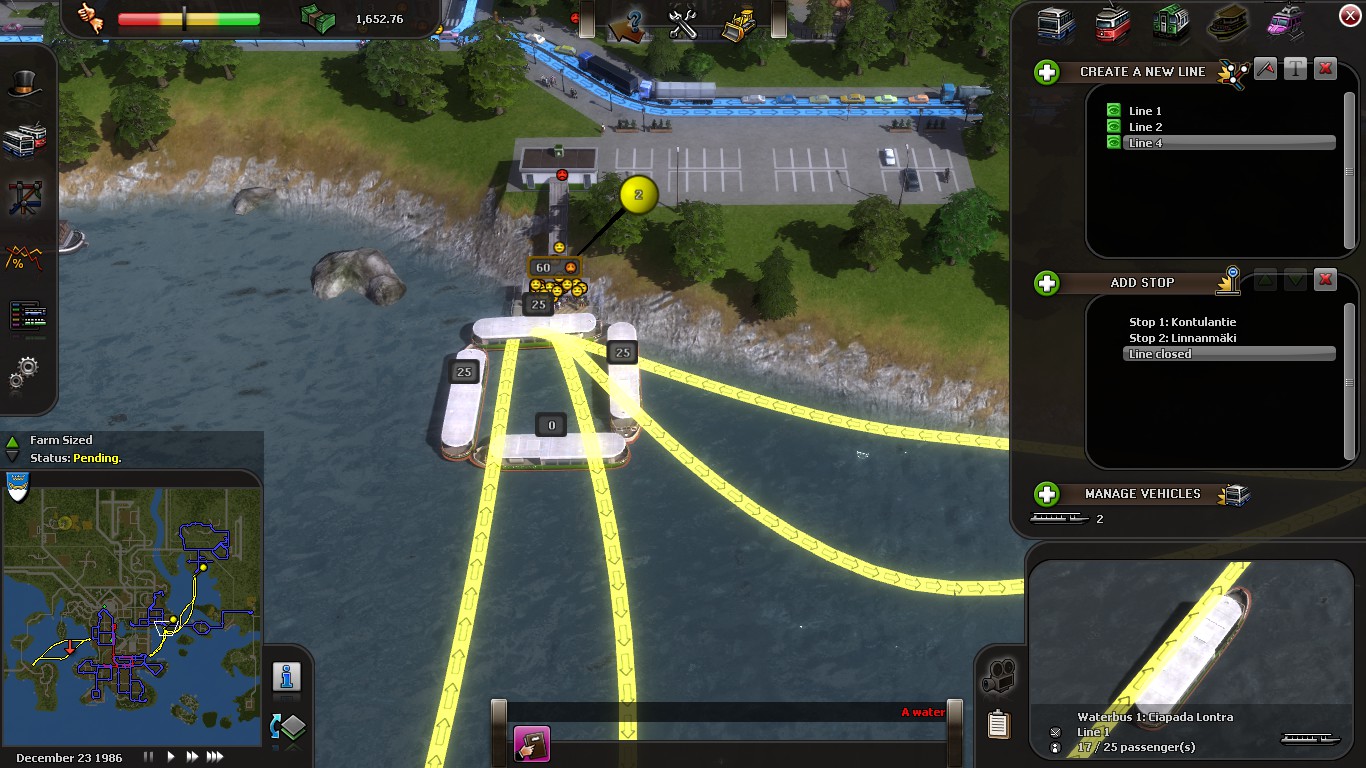
Task: Open the top hat menu
Action: click(24, 86)
